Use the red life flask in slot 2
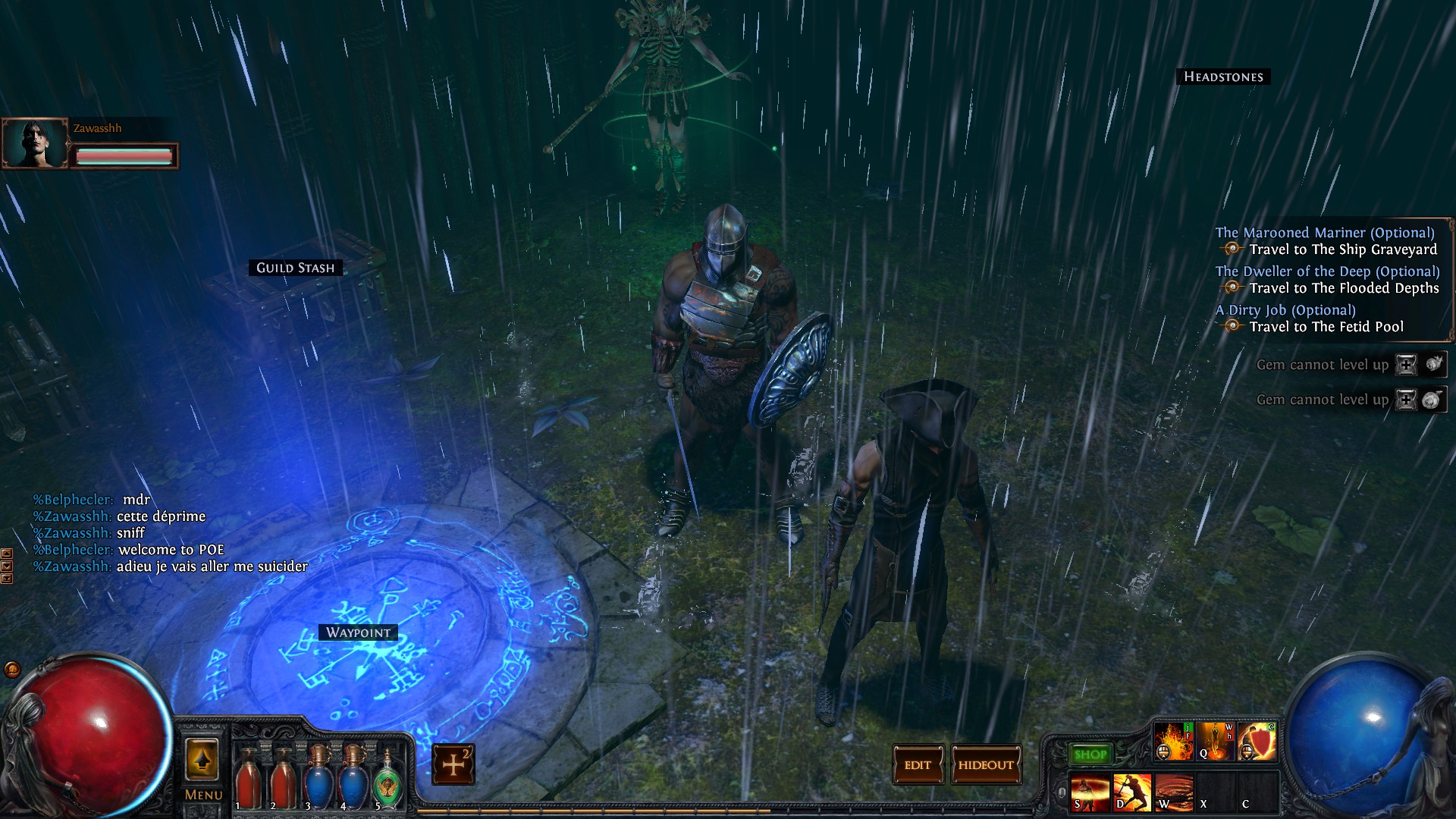Screen dimensions: 1456x819 pos(283,777)
